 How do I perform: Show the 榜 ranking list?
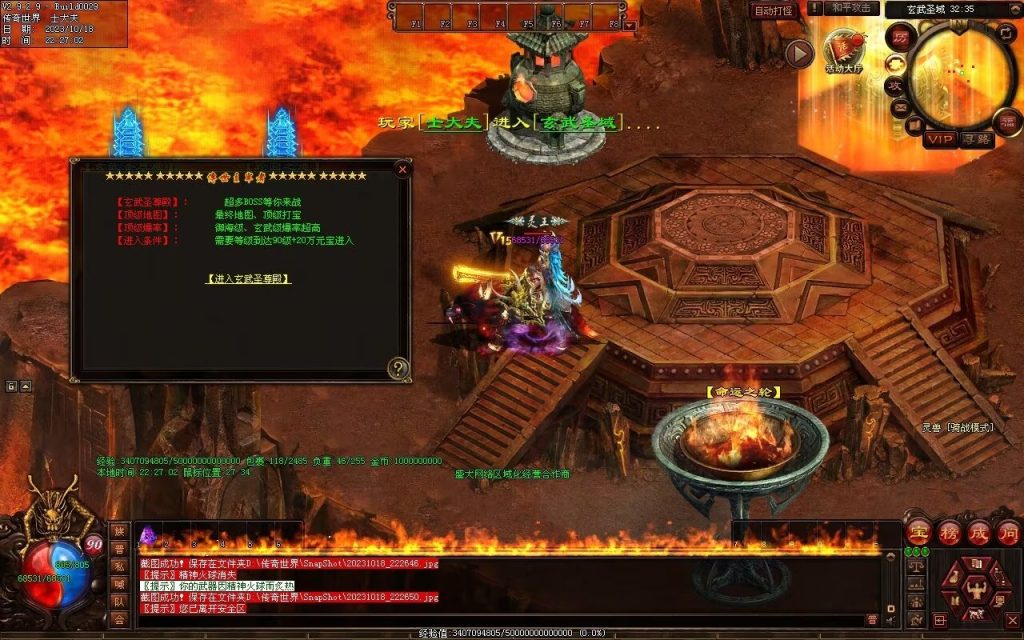tap(948, 532)
